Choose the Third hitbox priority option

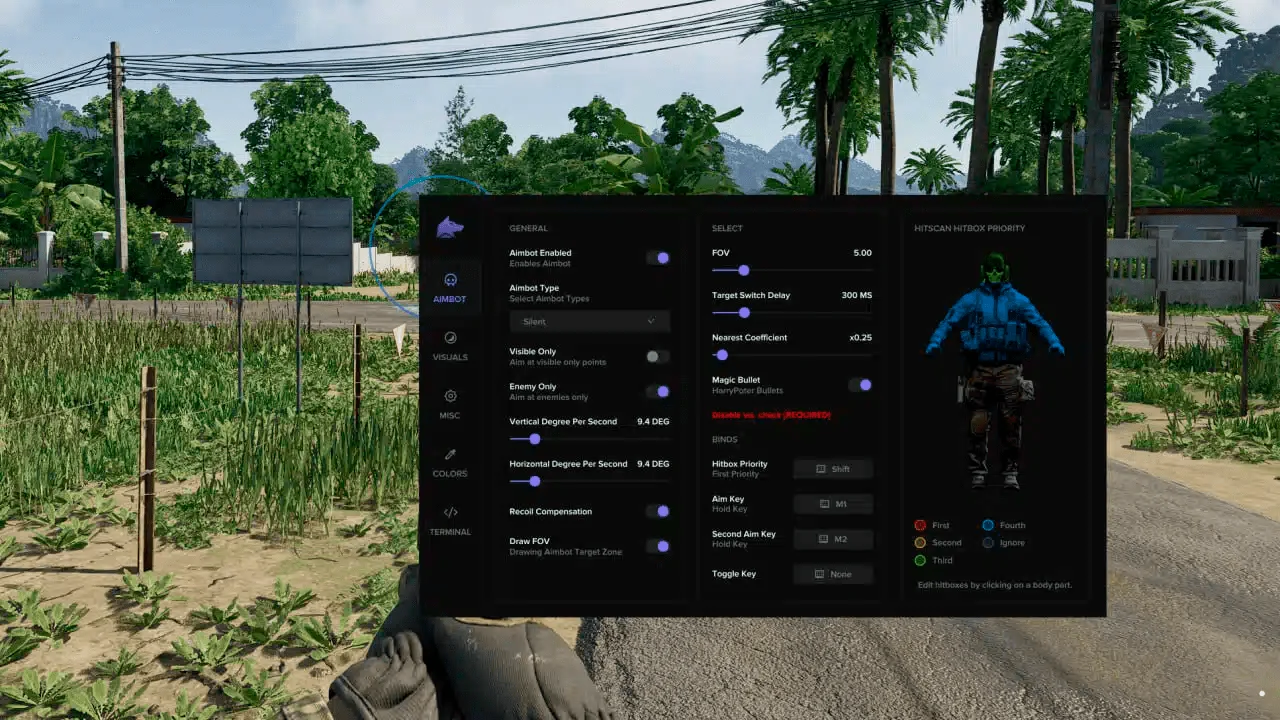[920, 560]
